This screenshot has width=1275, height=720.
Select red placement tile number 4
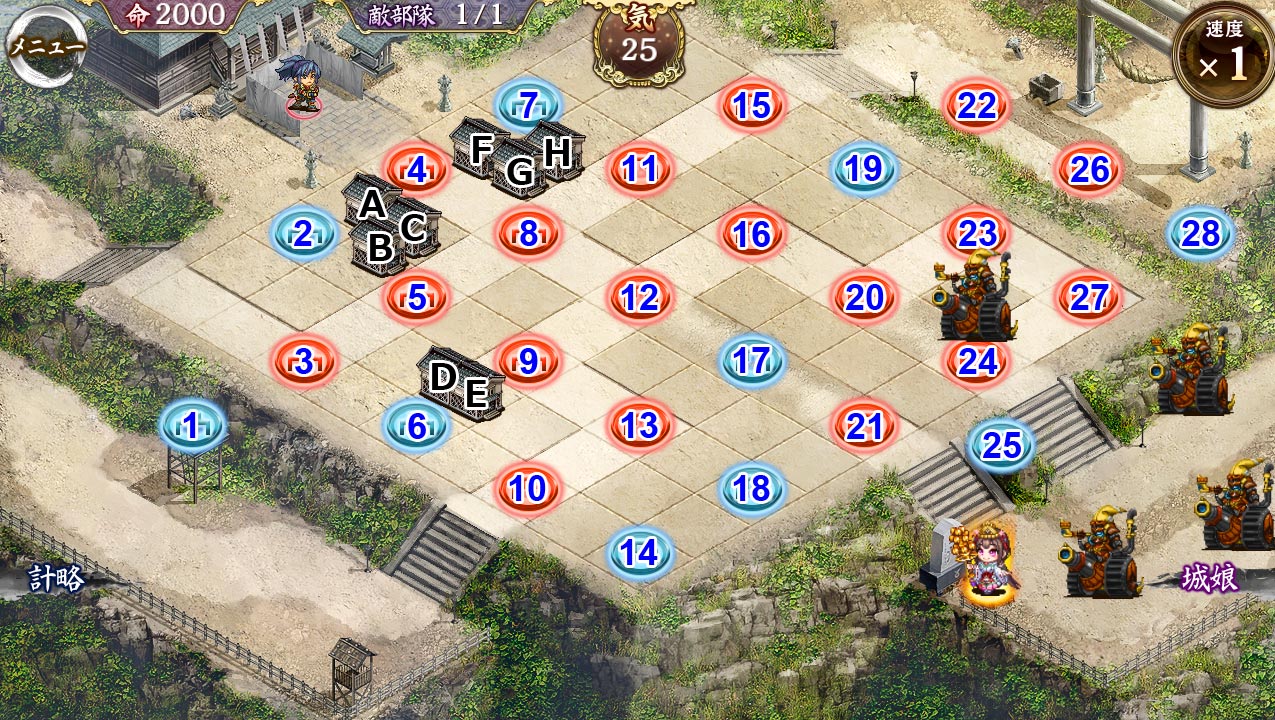416,170
